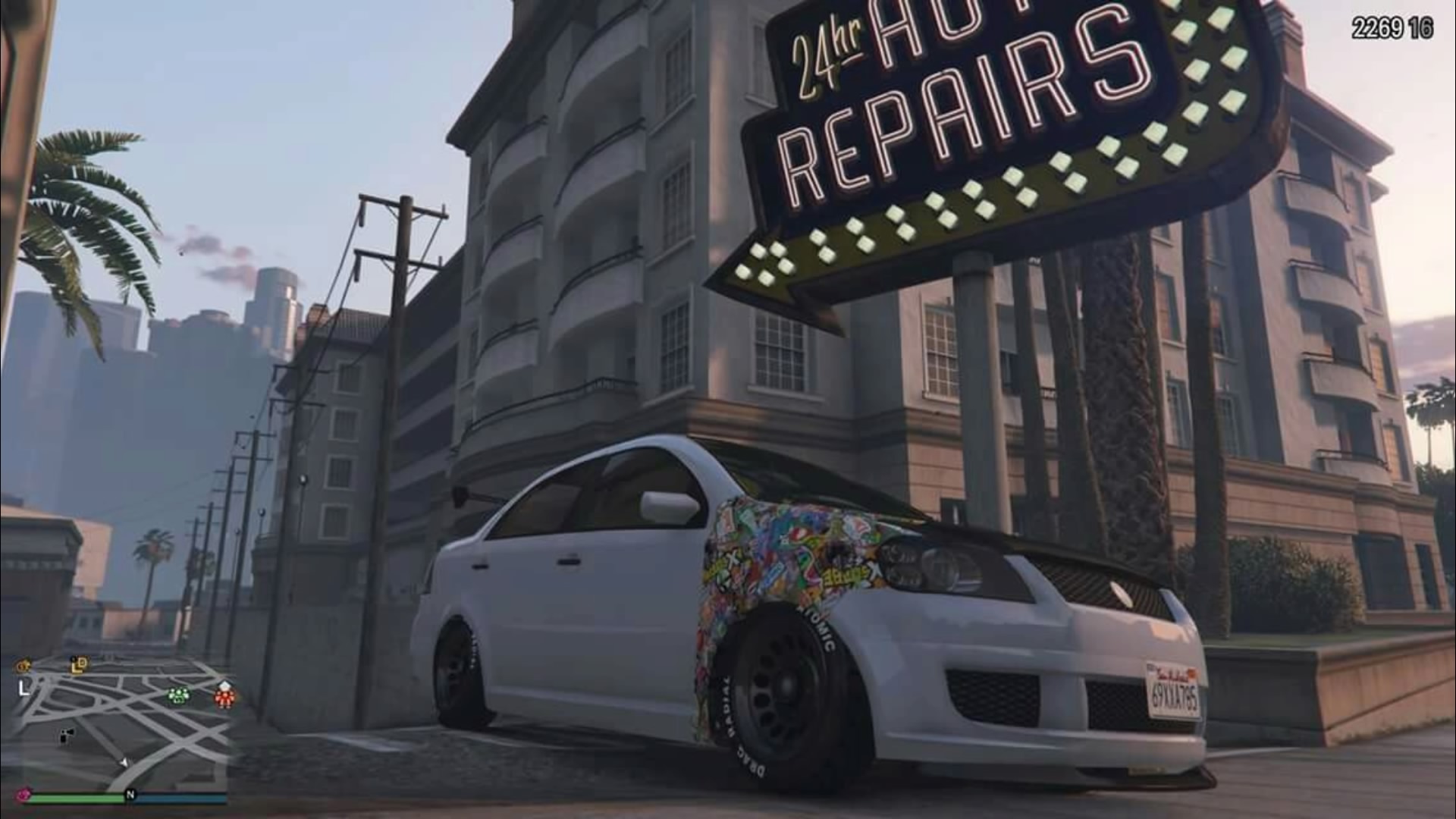Viewport: 1456px width, 819px height.
Task: Click the white player arrow on minimap
Action: [x=124, y=762]
